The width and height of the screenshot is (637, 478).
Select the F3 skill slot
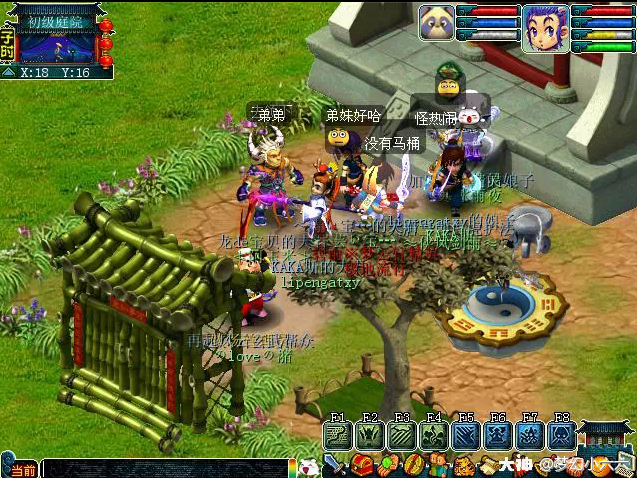pyautogui.click(x=401, y=435)
